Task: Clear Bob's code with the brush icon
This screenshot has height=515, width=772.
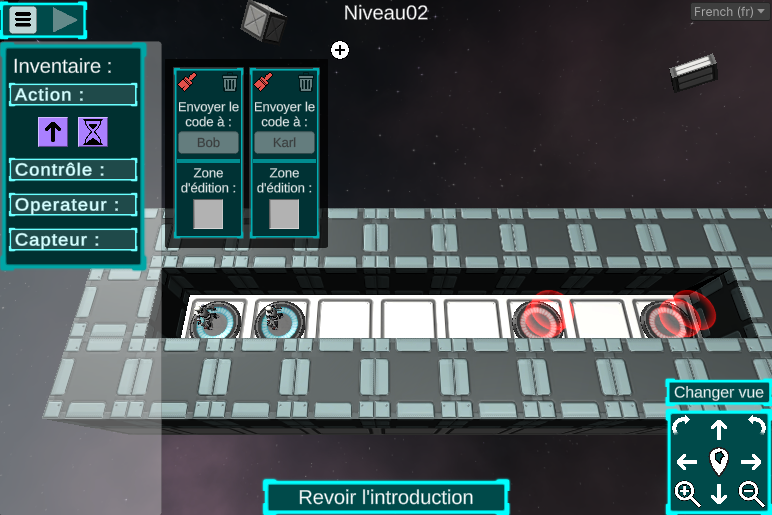Action: [x=187, y=83]
